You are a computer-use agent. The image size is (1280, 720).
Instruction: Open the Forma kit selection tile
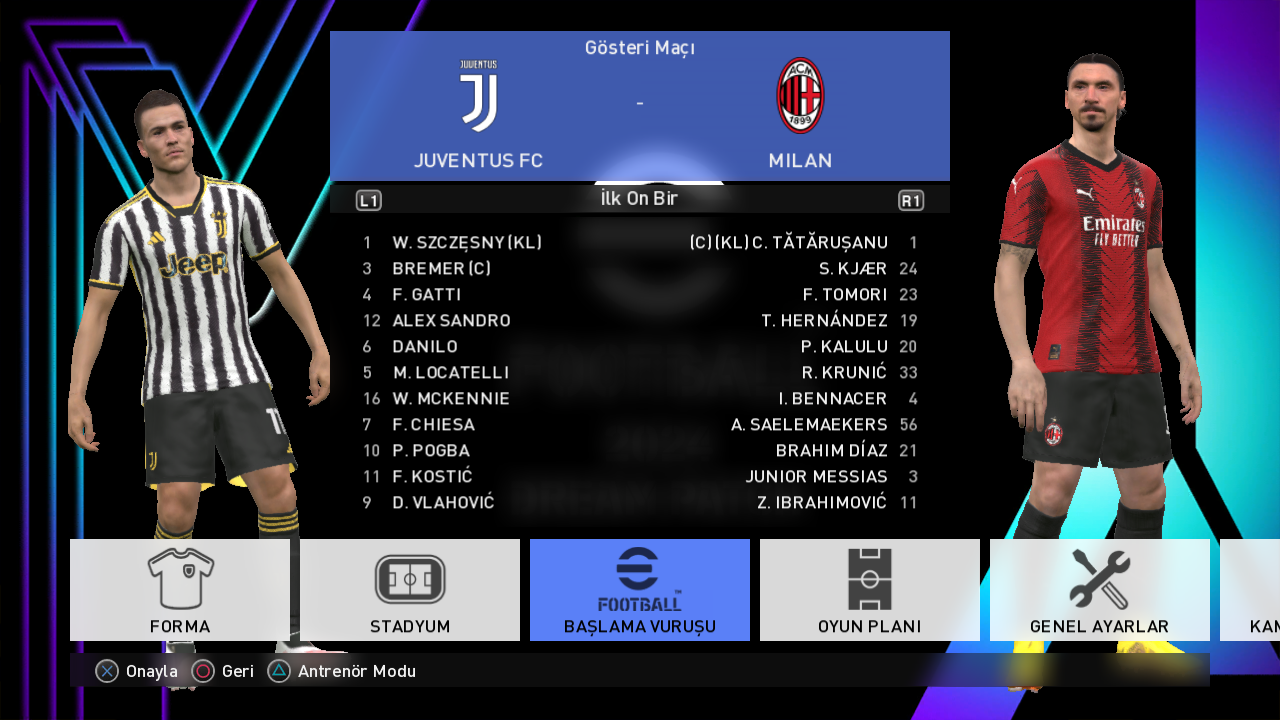point(180,590)
